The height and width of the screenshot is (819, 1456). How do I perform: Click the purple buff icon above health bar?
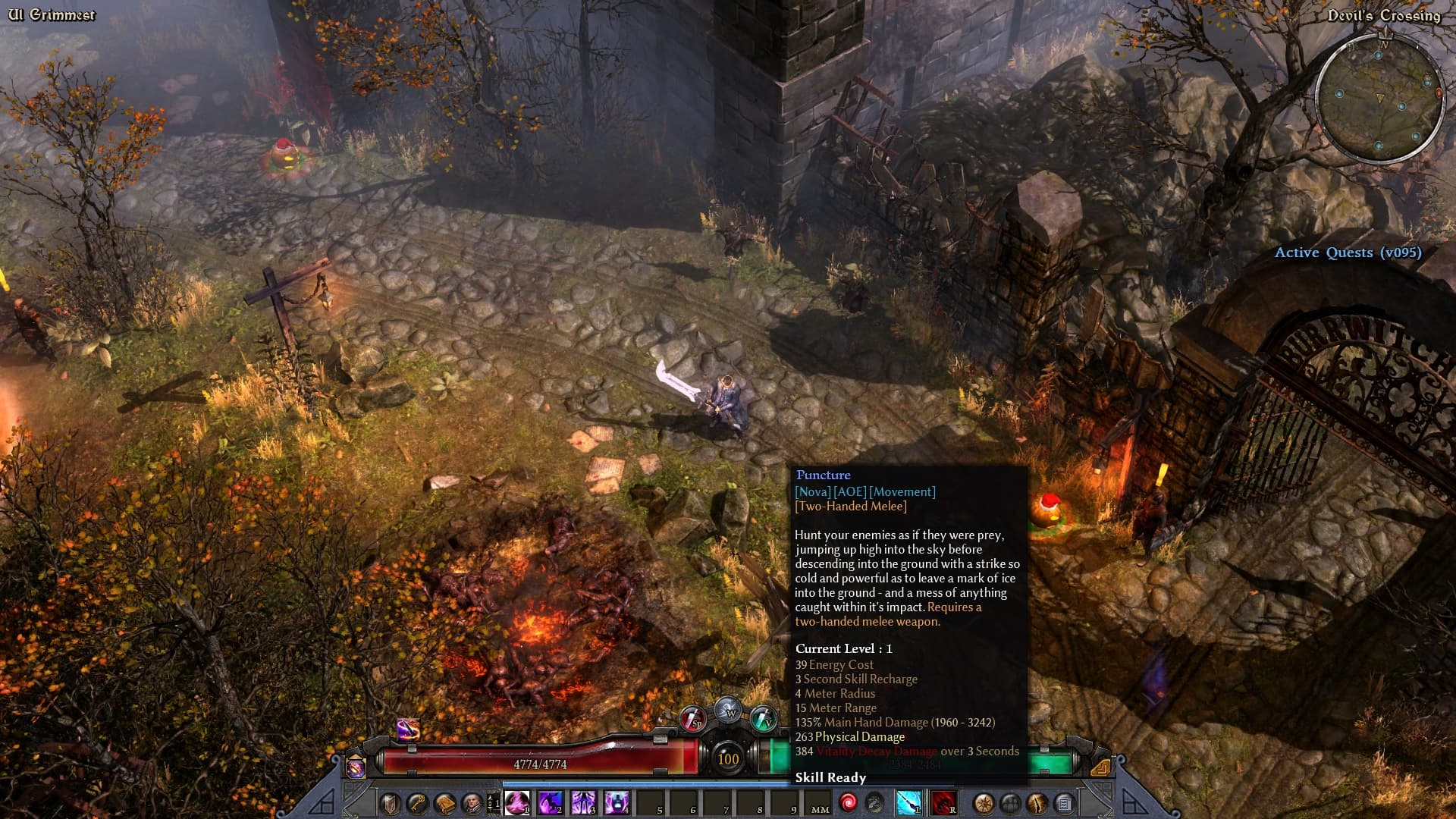click(408, 730)
